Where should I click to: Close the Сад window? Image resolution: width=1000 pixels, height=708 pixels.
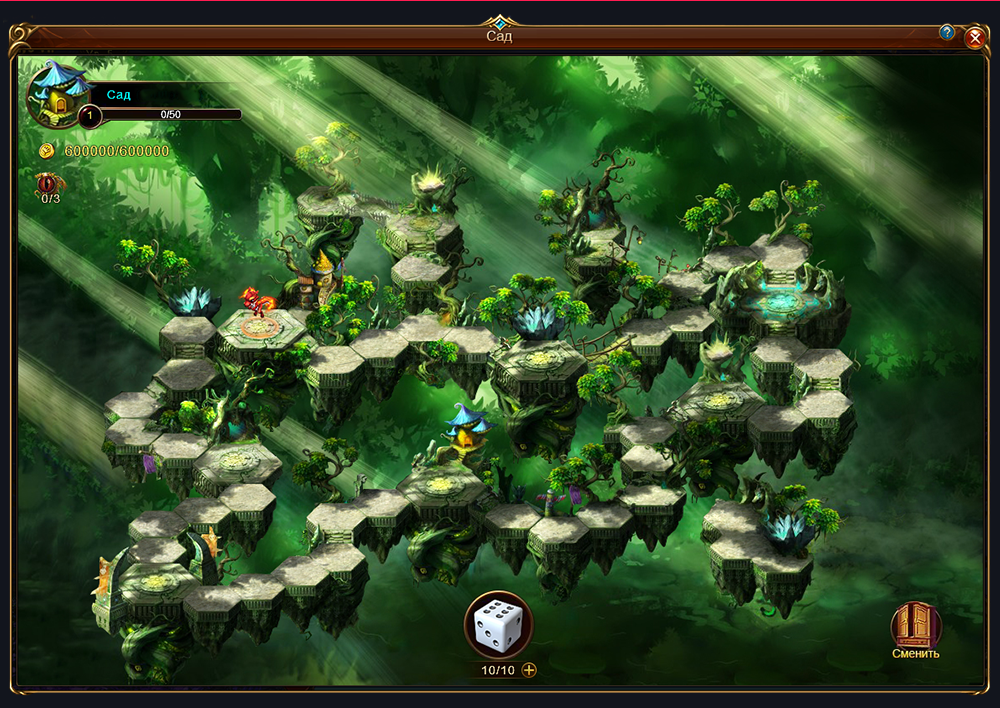click(x=975, y=38)
